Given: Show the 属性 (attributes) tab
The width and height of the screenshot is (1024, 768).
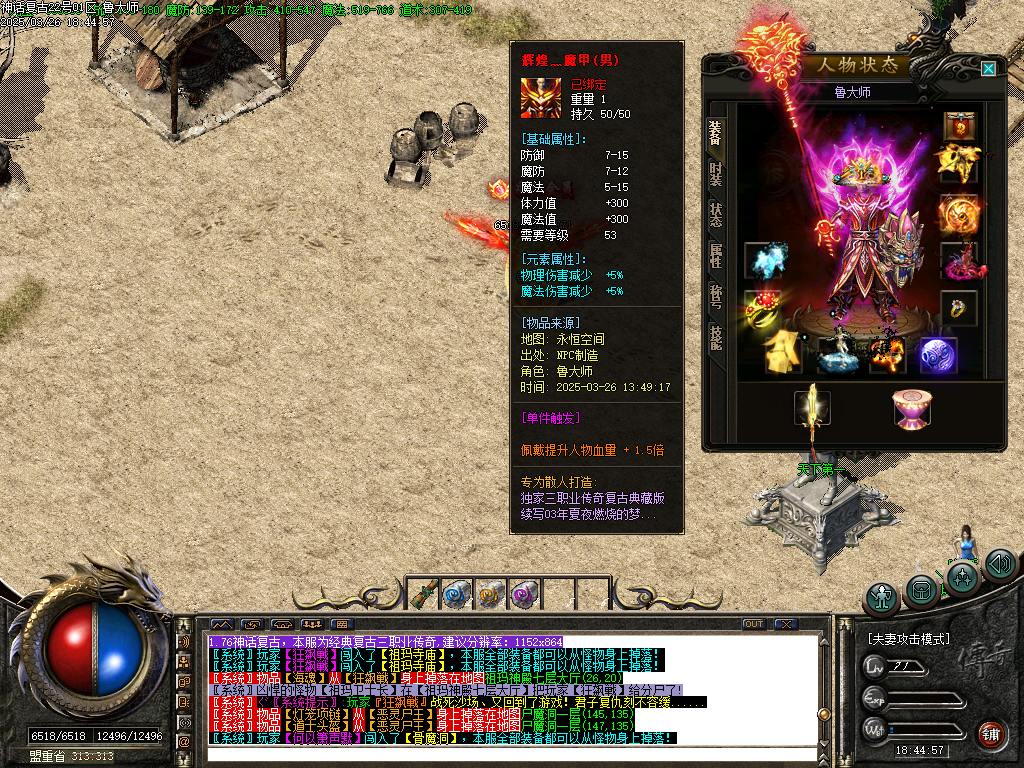Looking at the screenshot, I should (715, 255).
